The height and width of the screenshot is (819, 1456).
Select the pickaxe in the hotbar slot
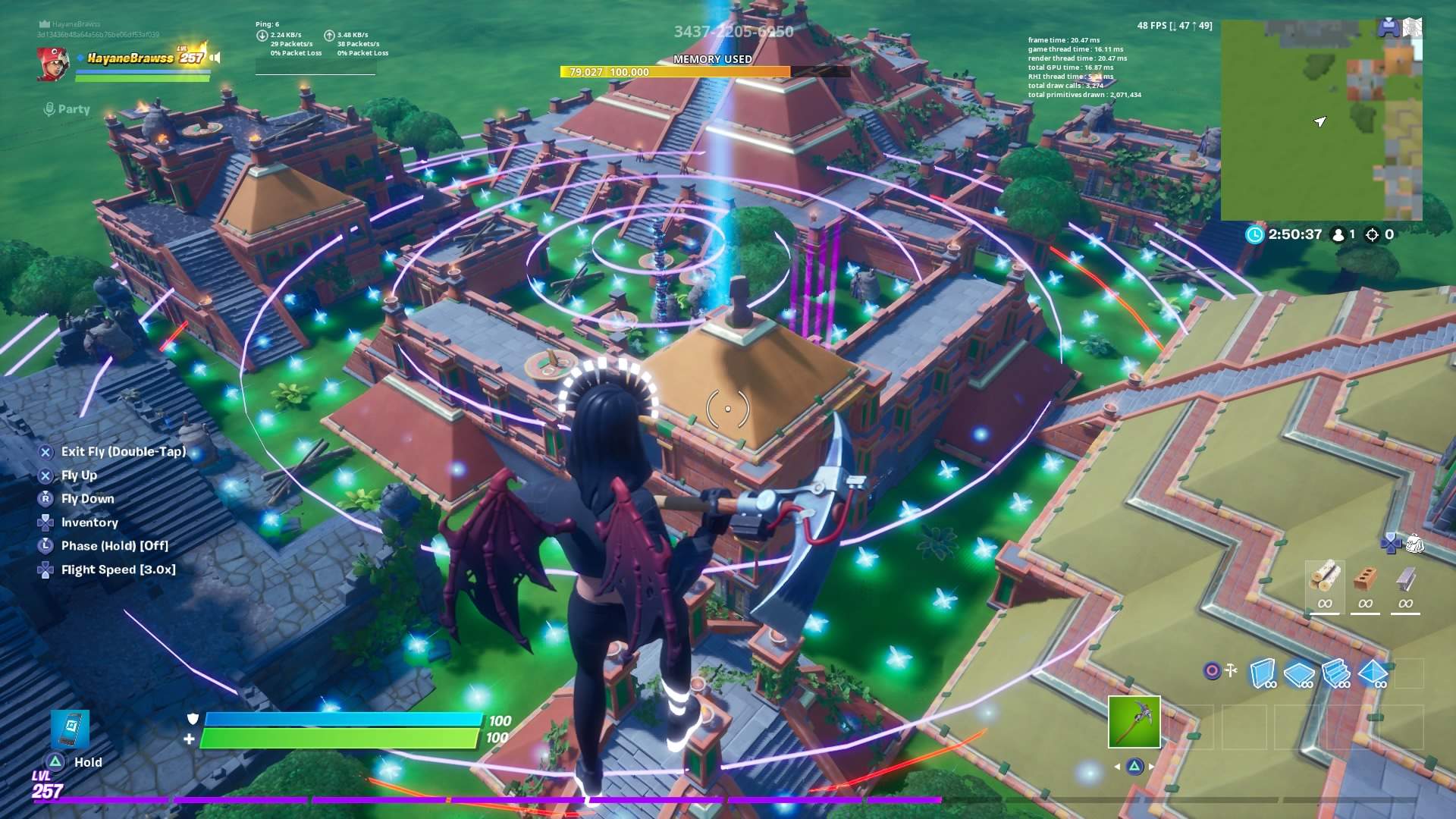1135,722
